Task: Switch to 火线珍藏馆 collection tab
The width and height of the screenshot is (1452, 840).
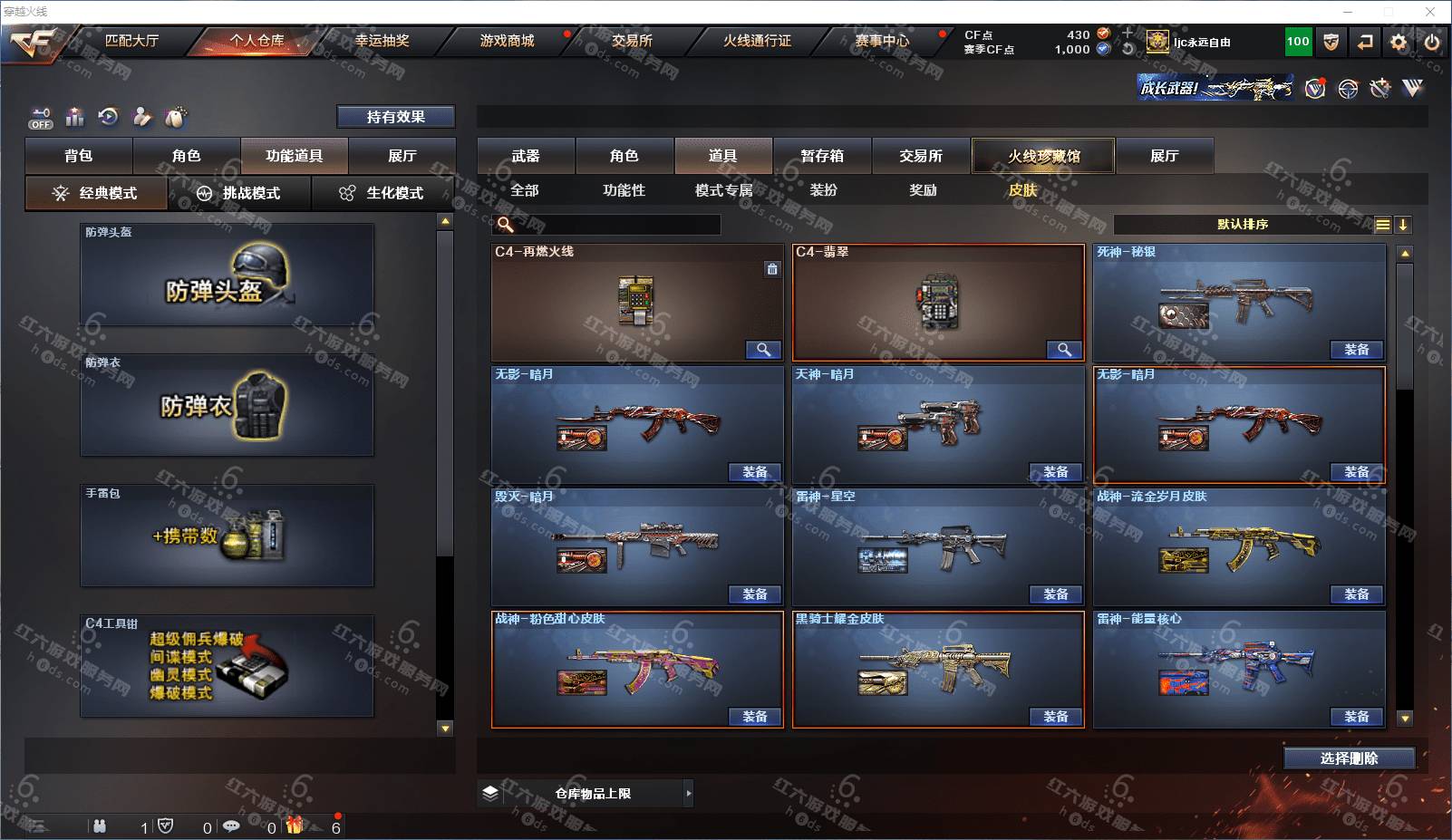Action: pos(1043,156)
